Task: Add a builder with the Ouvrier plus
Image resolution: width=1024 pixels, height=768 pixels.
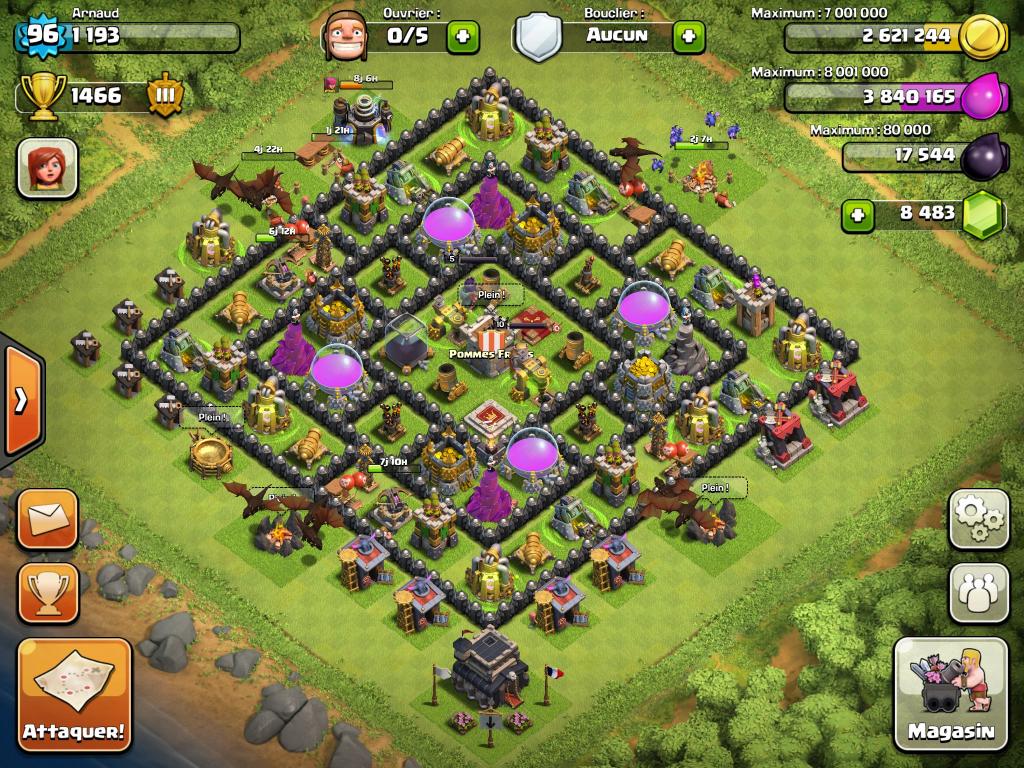Action: [462, 37]
